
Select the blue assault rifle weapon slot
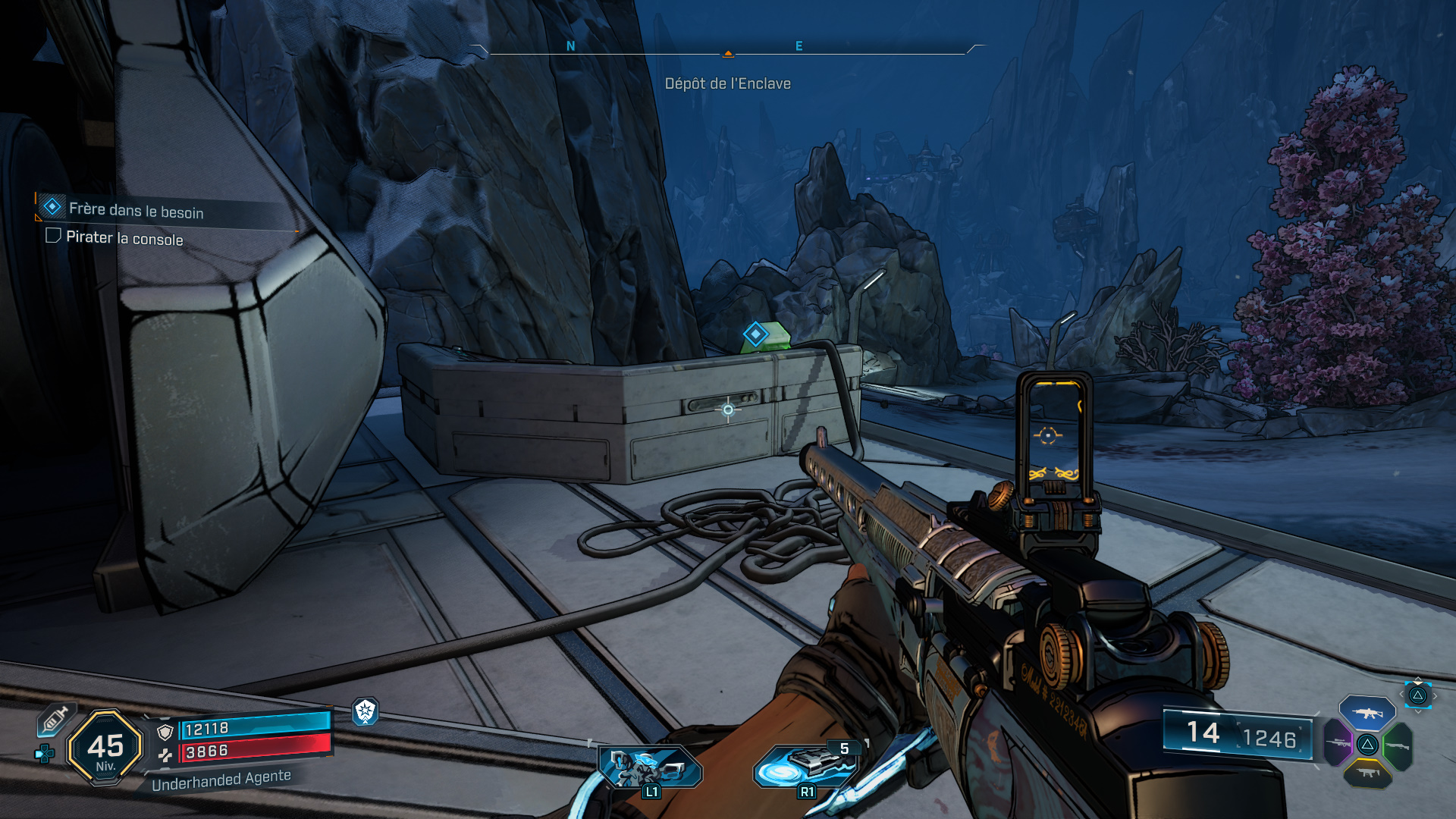(x=1367, y=714)
